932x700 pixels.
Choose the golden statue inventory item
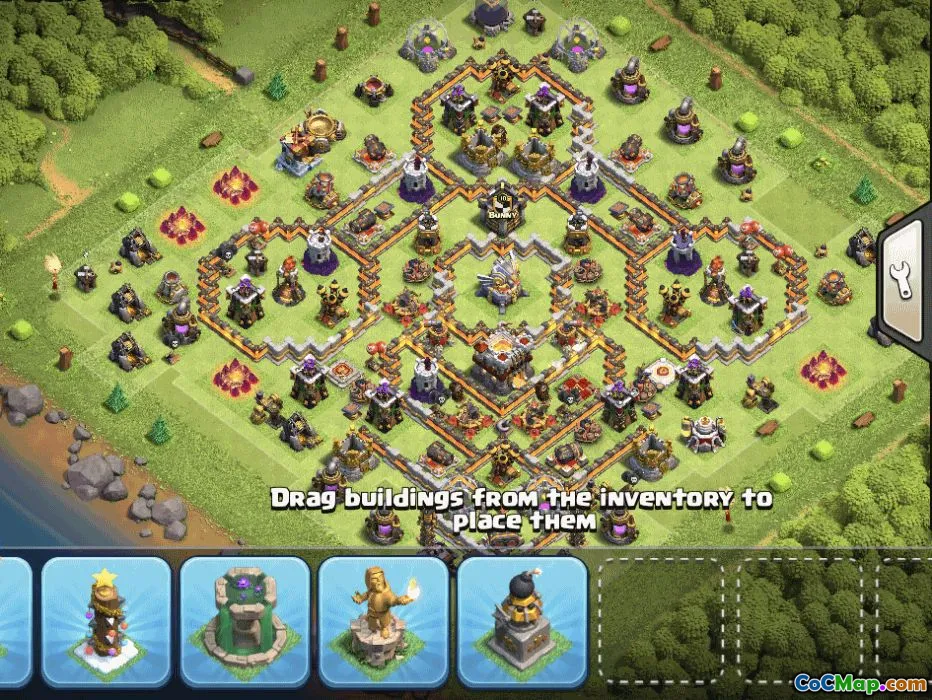pyautogui.click(x=383, y=621)
